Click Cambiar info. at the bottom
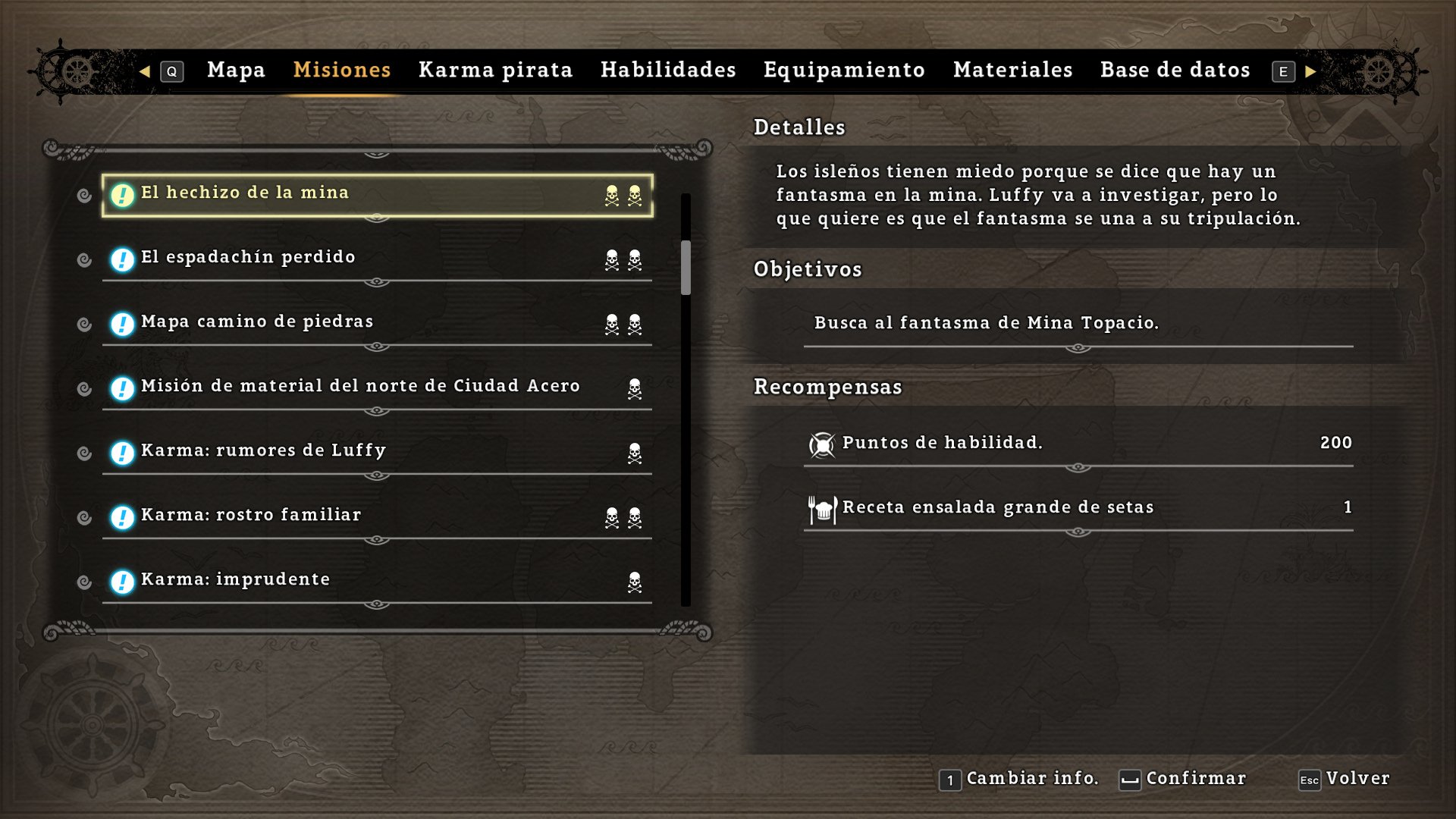This screenshot has height=819, width=1456. [1020, 779]
